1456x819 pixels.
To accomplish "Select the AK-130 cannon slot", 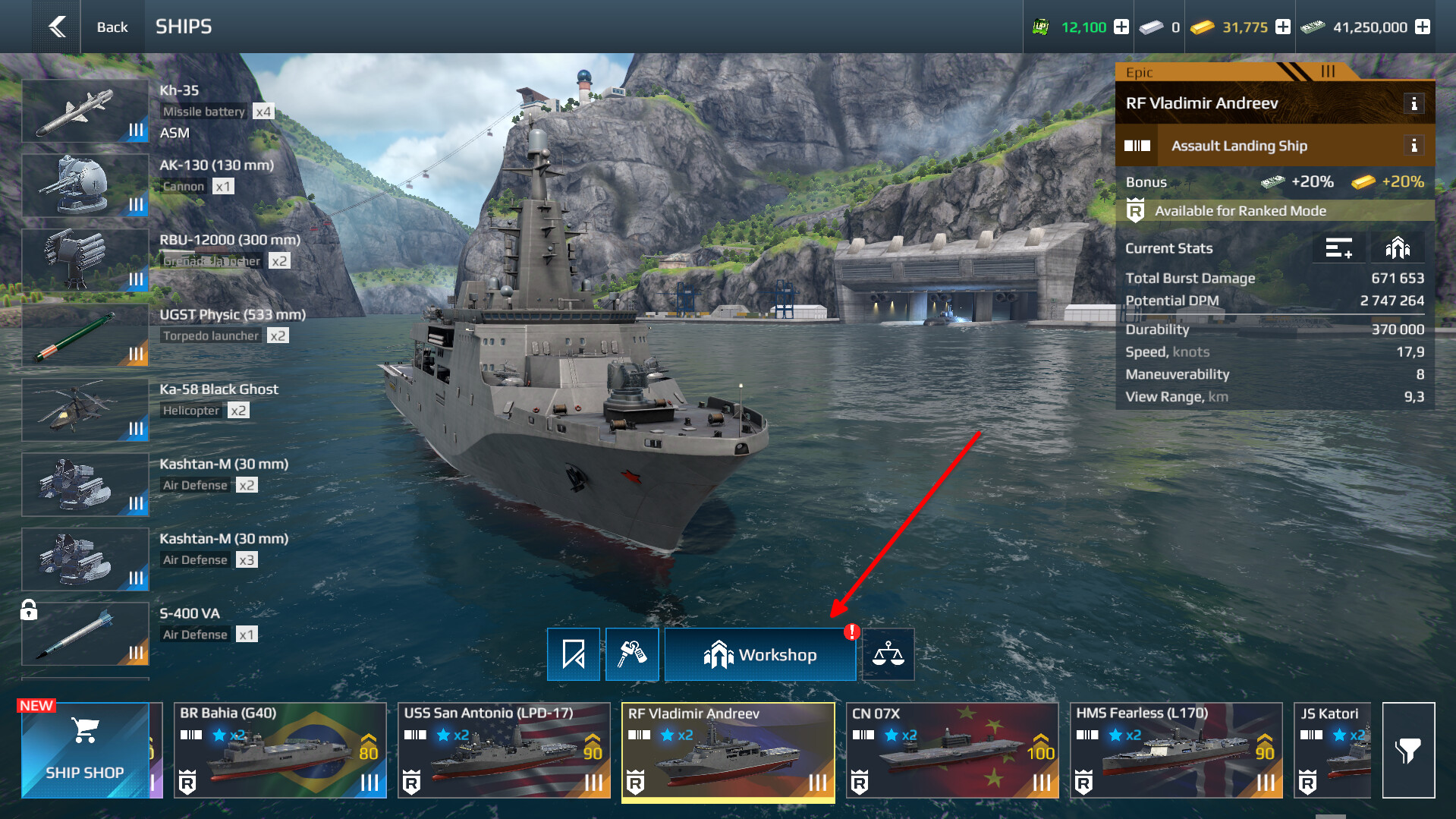I will click(85, 185).
